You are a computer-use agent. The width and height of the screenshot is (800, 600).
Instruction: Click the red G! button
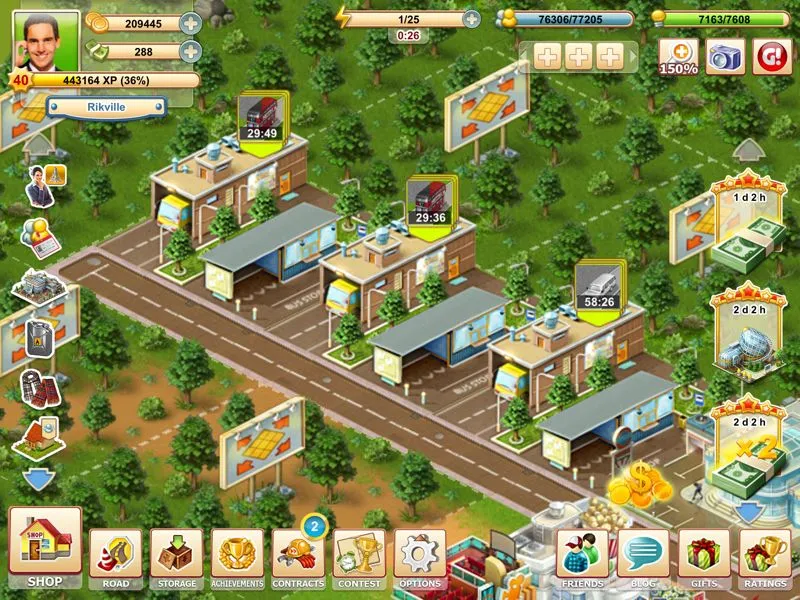pyautogui.click(x=772, y=57)
